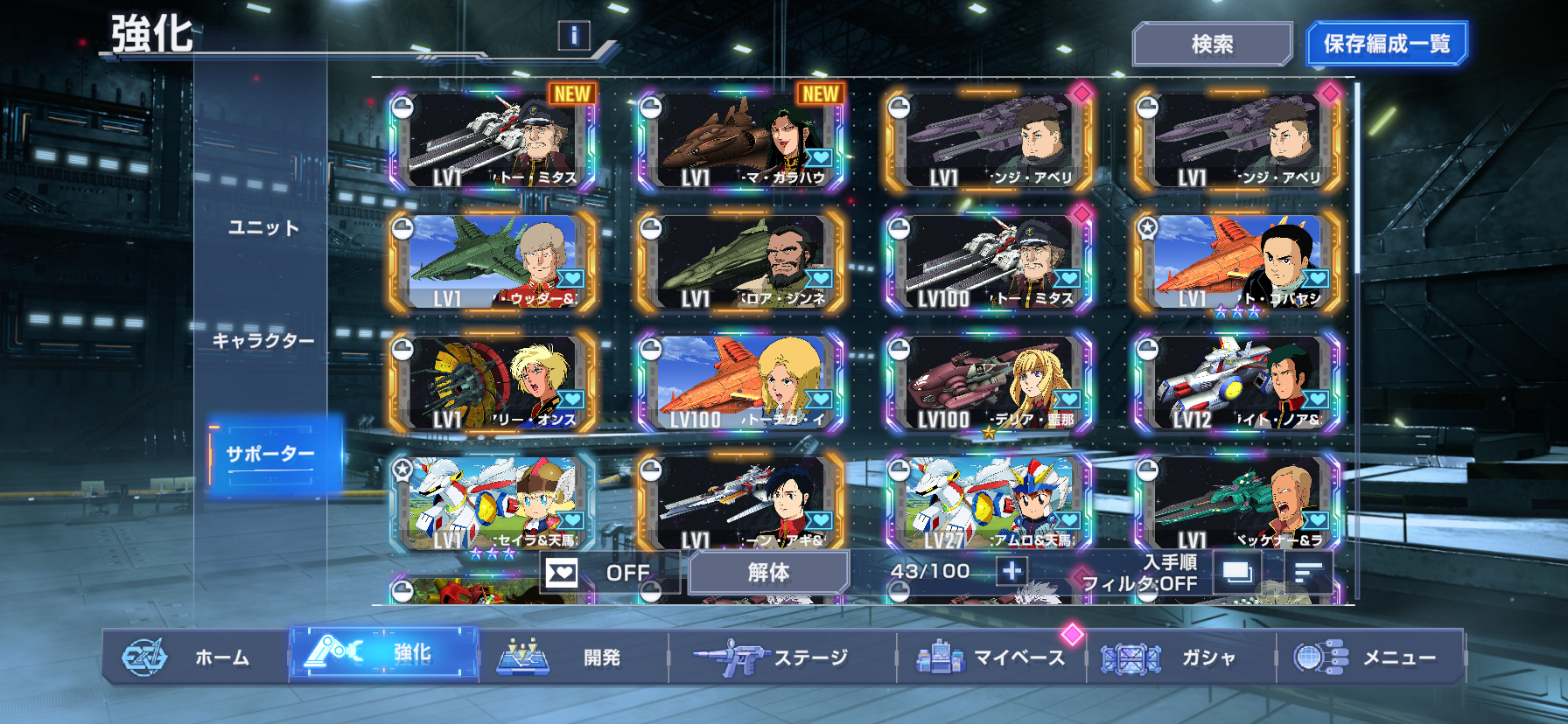Open the 検索 search button
Viewport: 1568px width, 724px height.
[1212, 44]
